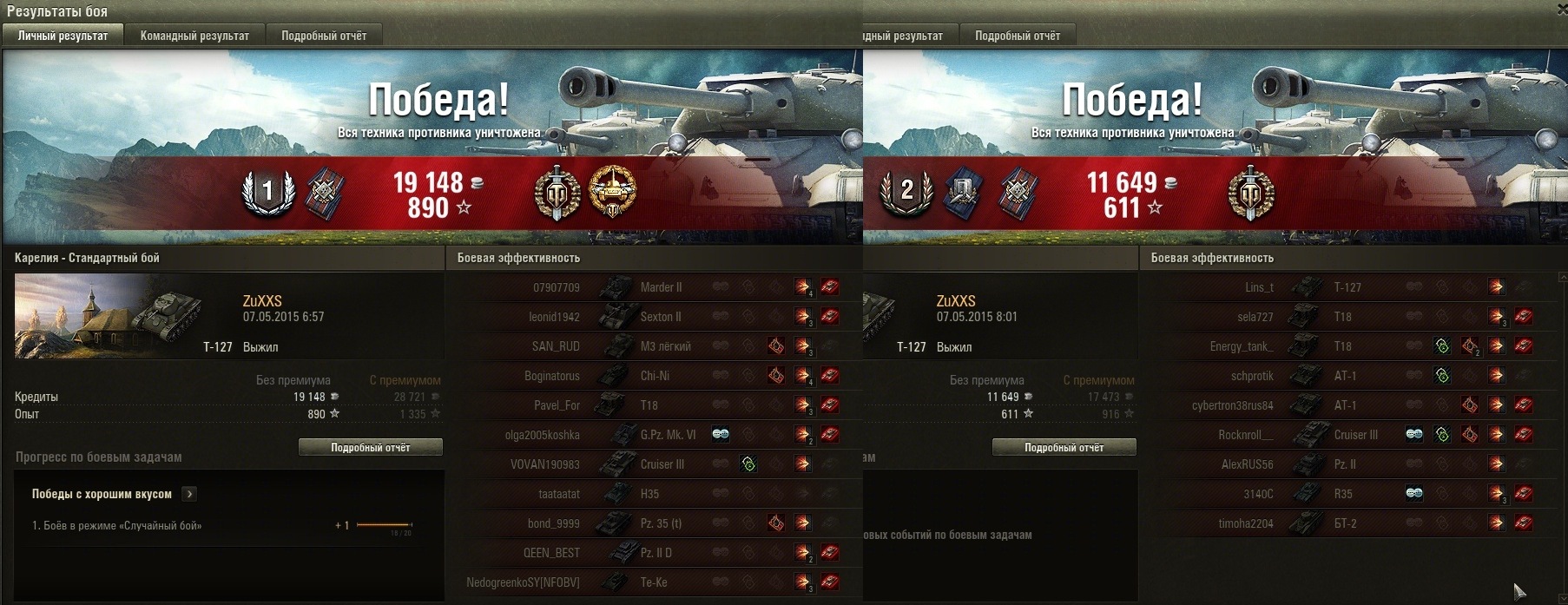Open Подробный отчёт button below 11 649 credits
Image resolution: width=1568 pixels, height=605 pixels.
click(1064, 447)
